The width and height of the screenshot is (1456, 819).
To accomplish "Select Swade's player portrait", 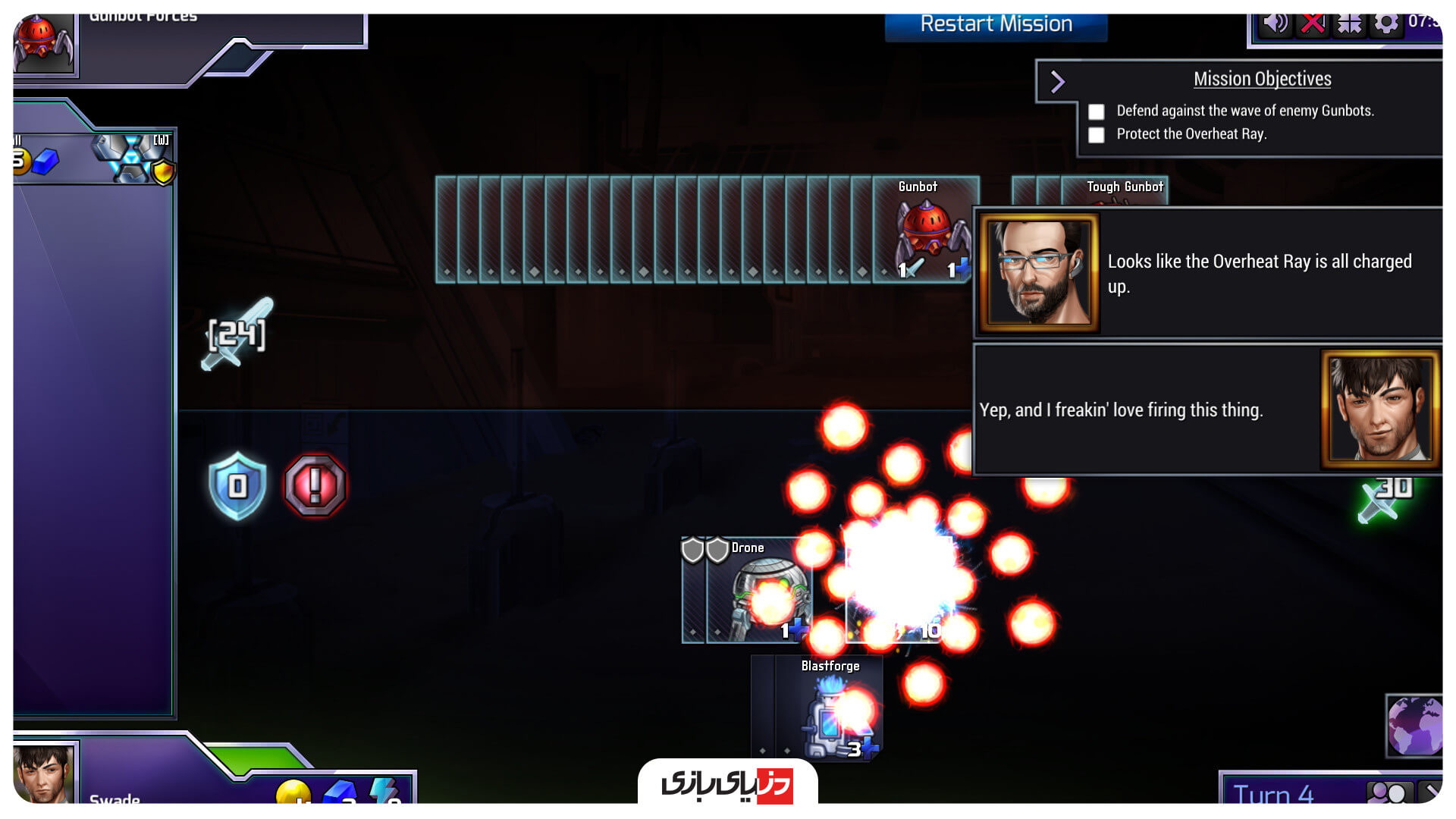I will [x=44, y=773].
